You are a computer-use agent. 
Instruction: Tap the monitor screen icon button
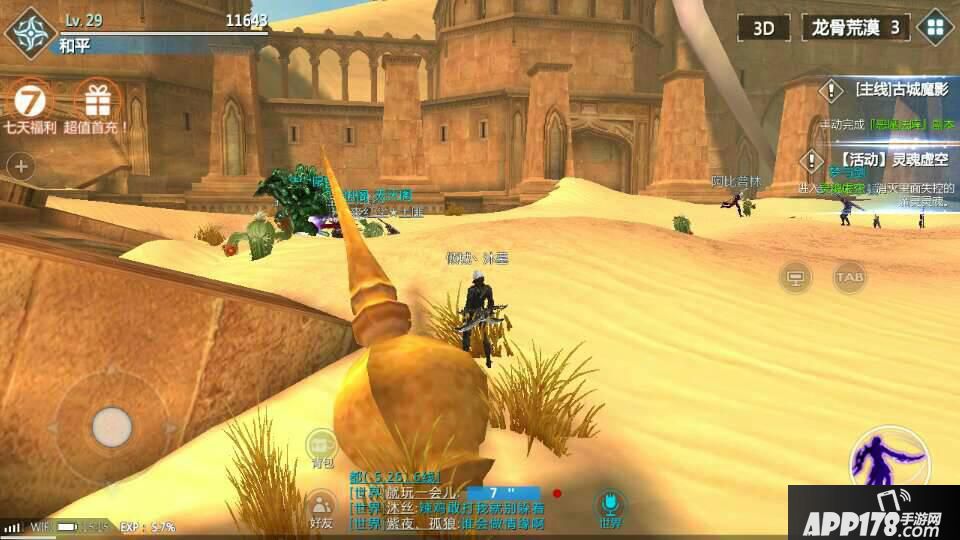pos(796,277)
